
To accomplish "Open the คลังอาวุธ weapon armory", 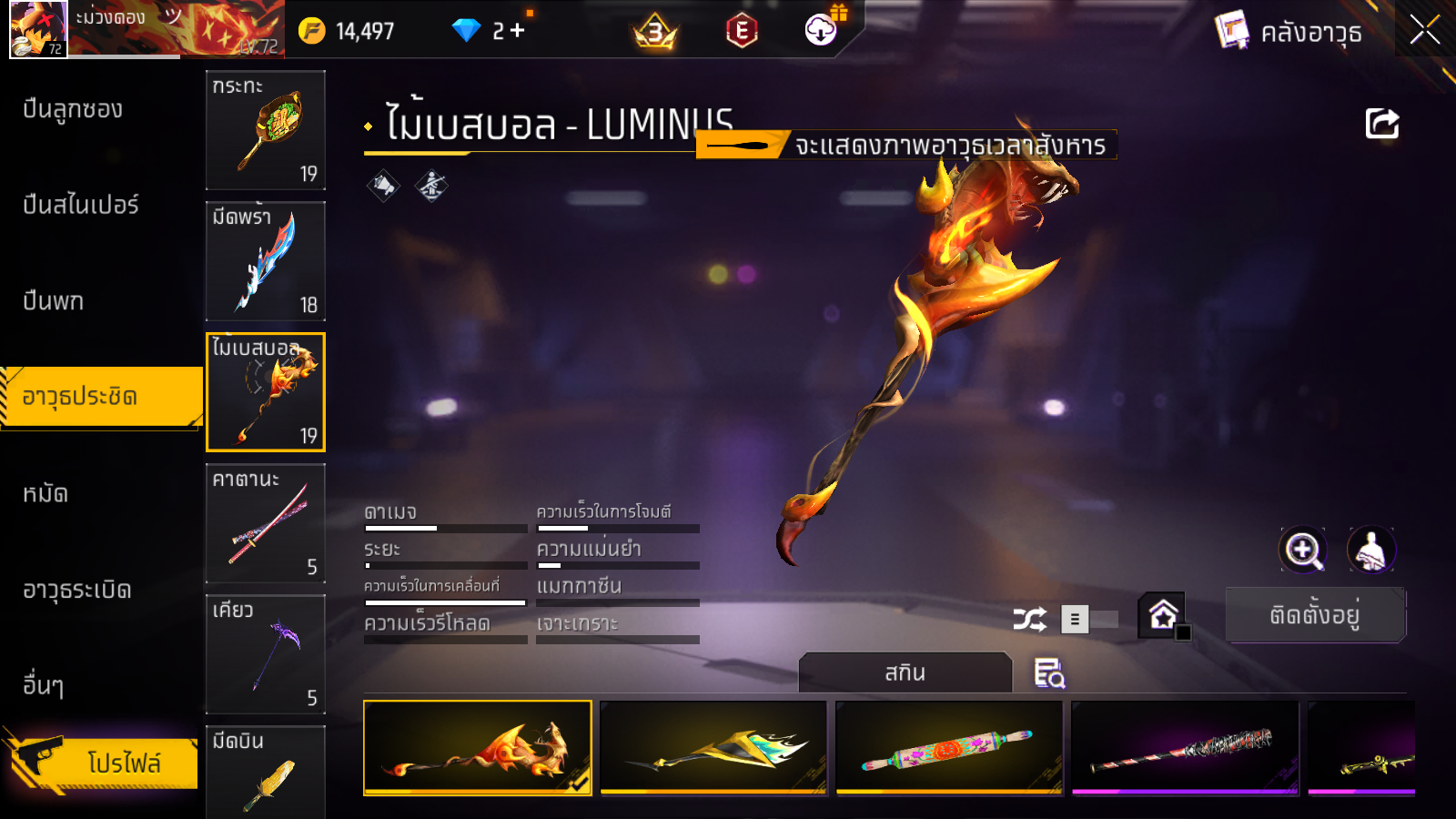I will pyautogui.click(x=1289, y=33).
